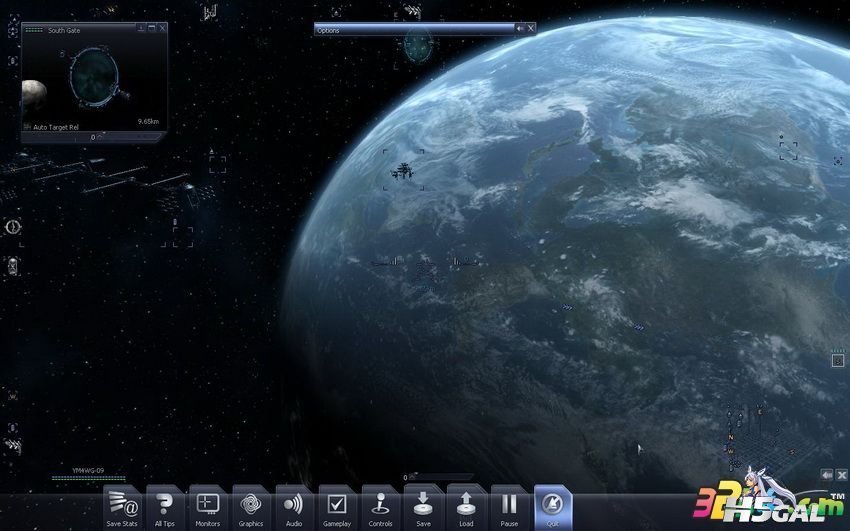Pause the game

pyautogui.click(x=509, y=506)
